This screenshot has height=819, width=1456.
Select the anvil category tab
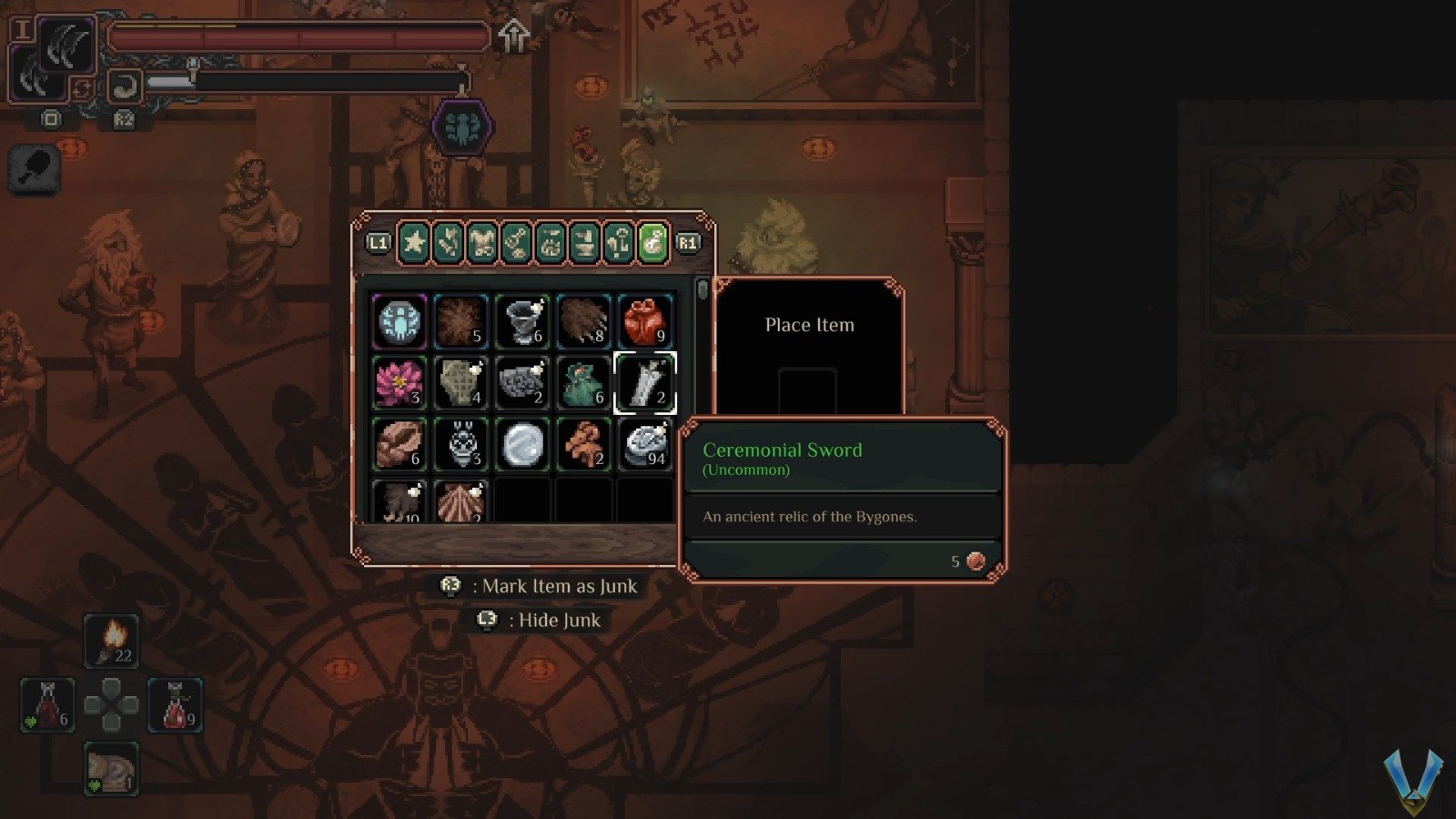click(x=584, y=243)
